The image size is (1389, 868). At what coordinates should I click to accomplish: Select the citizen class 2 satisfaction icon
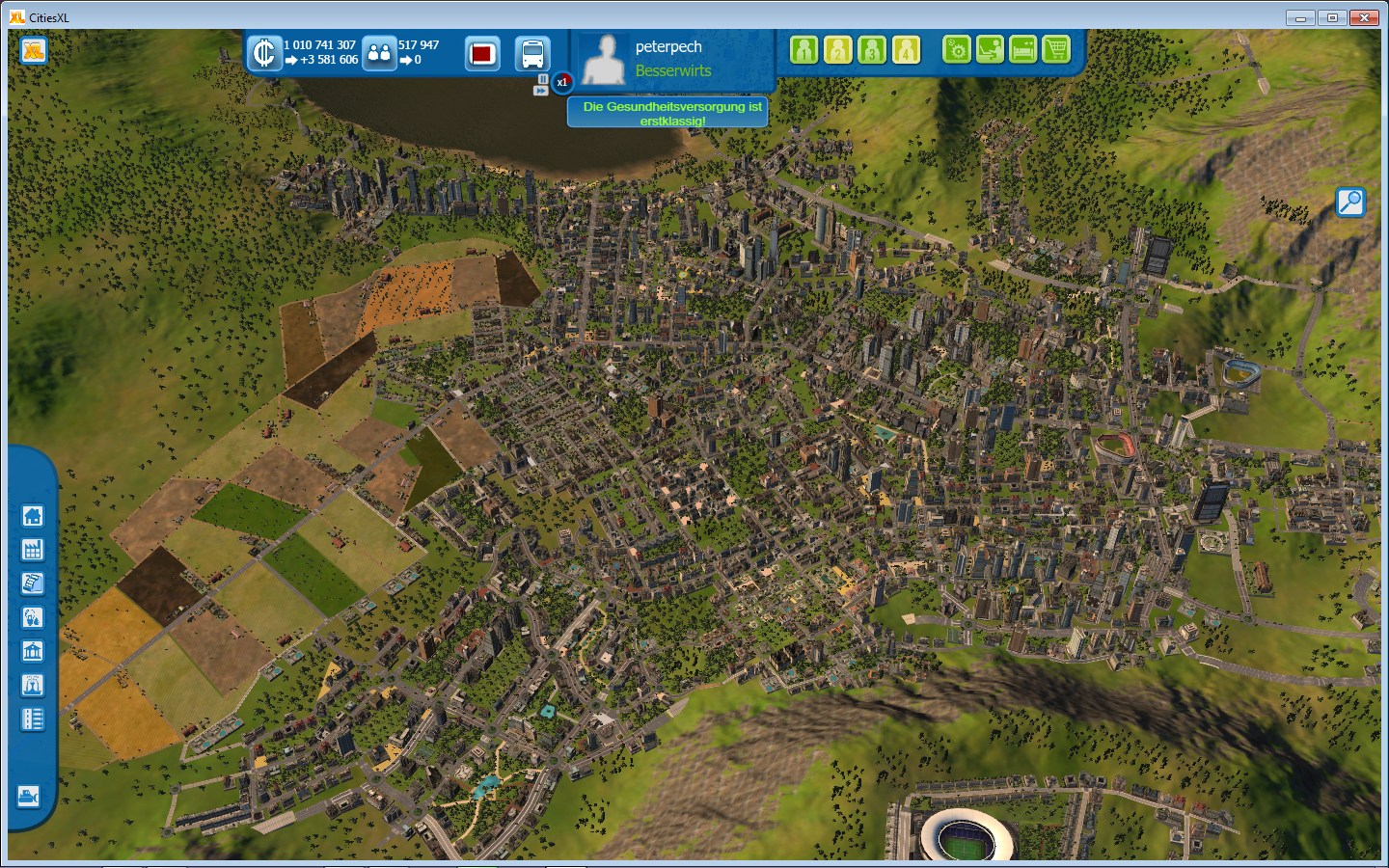pyautogui.click(x=837, y=50)
